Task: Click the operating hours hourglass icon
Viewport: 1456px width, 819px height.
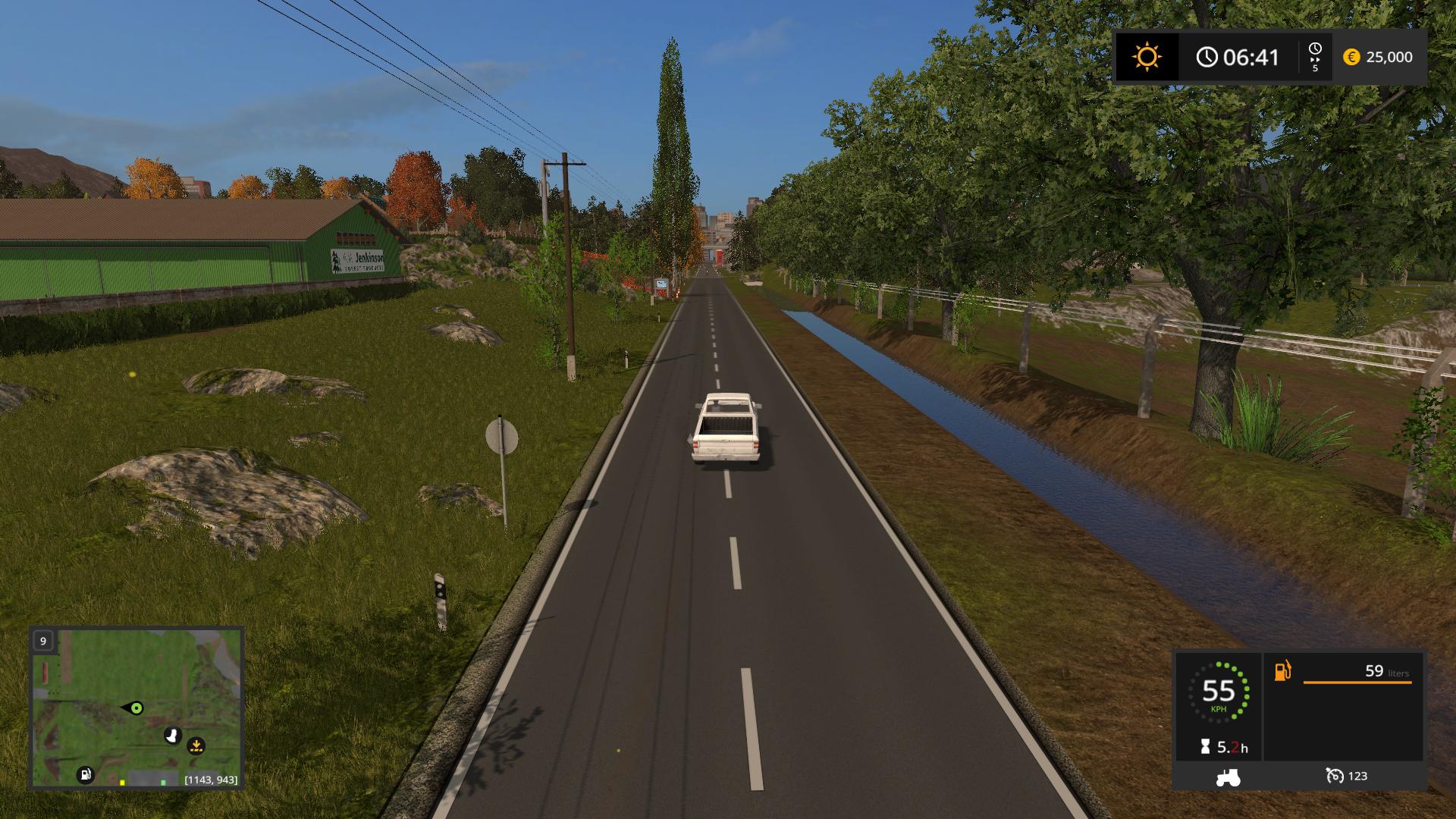Action: [1206, 747]
